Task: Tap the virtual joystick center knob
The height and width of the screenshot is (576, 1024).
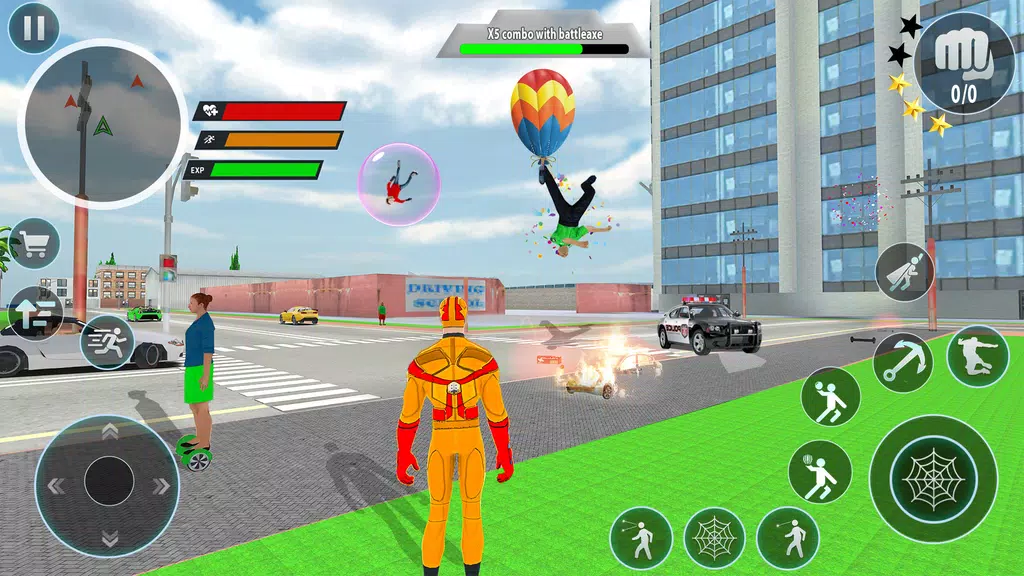Action: [109, 485]
